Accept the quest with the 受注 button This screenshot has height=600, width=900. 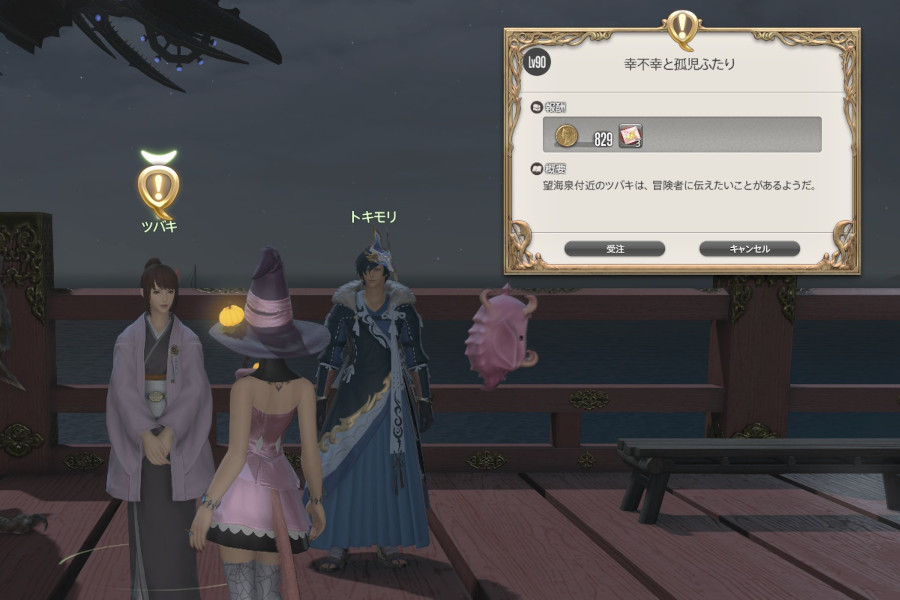614,248
